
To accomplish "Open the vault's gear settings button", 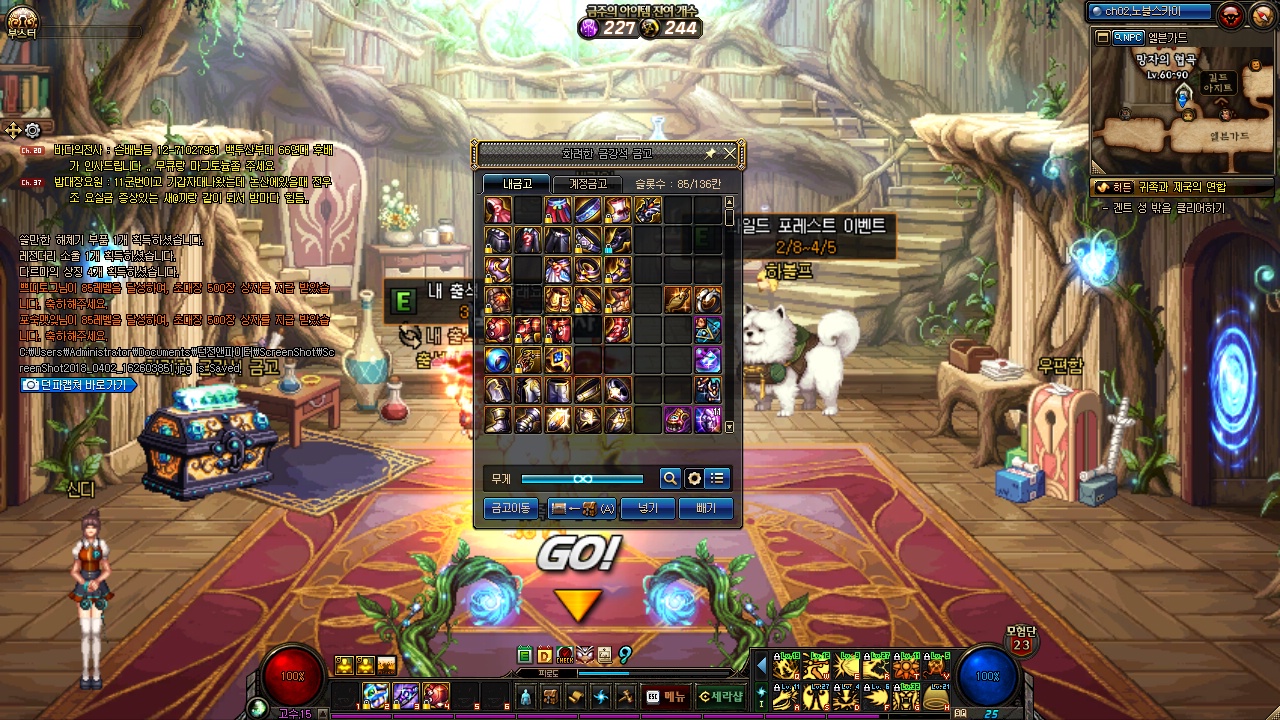I will coord(694,479).
